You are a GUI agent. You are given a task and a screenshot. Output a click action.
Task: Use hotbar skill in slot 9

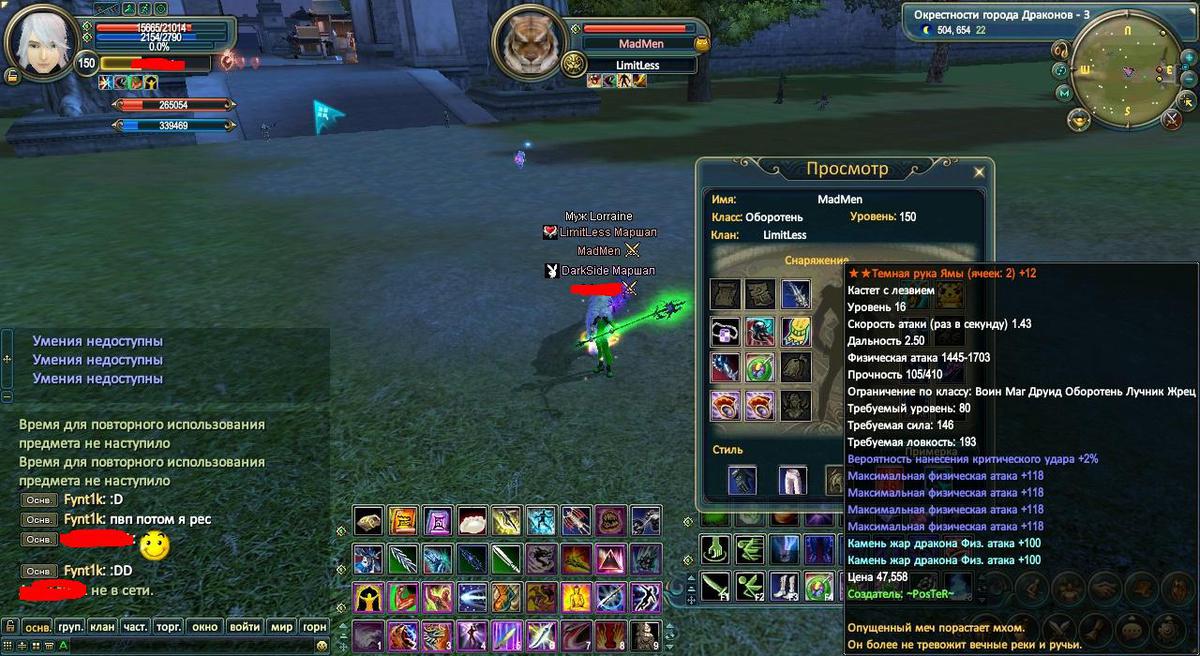coord(646,636)
